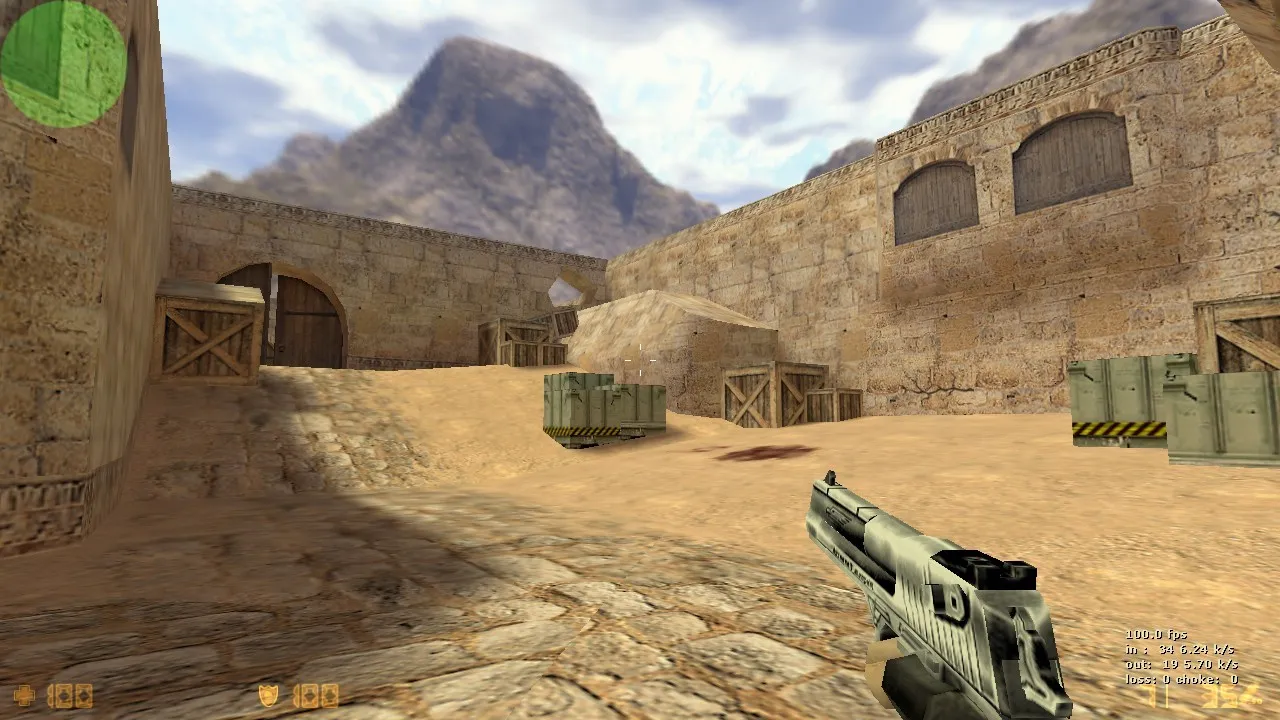Click the crosshair at screen center

click(x=640, y=358)
